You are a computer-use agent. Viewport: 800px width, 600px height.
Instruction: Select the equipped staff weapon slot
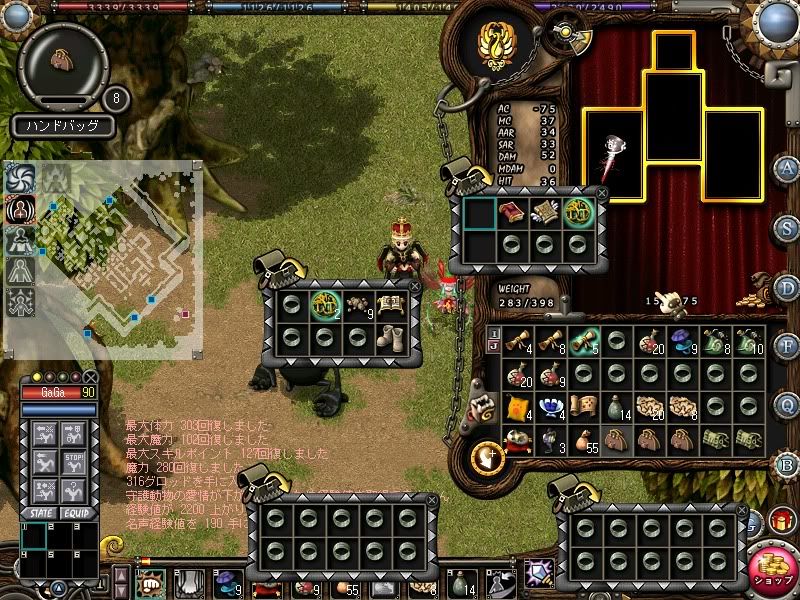[x=613, y=155]
